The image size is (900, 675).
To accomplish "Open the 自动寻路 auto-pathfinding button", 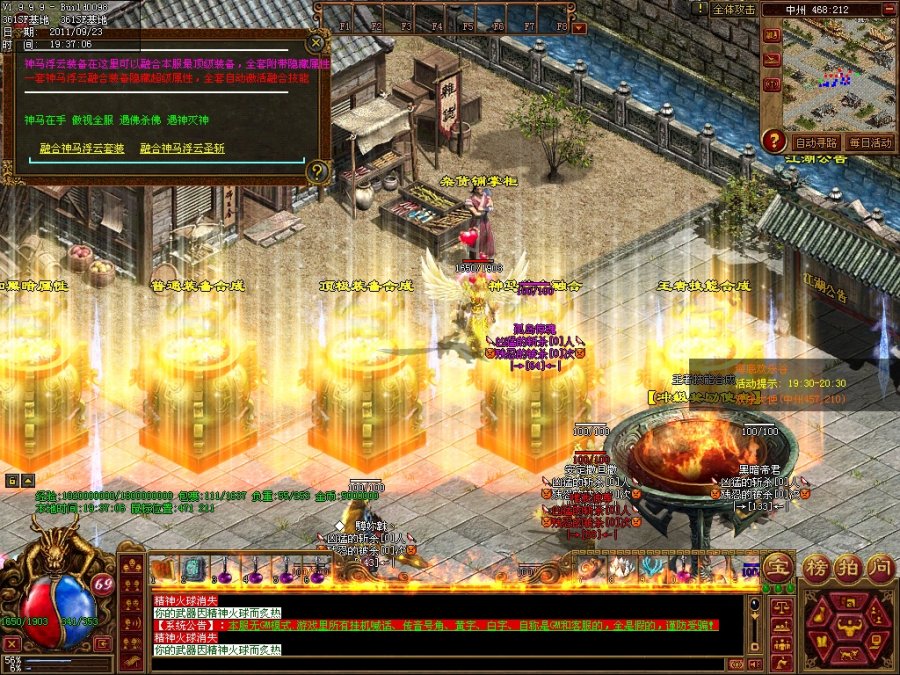I will point(816,142).
